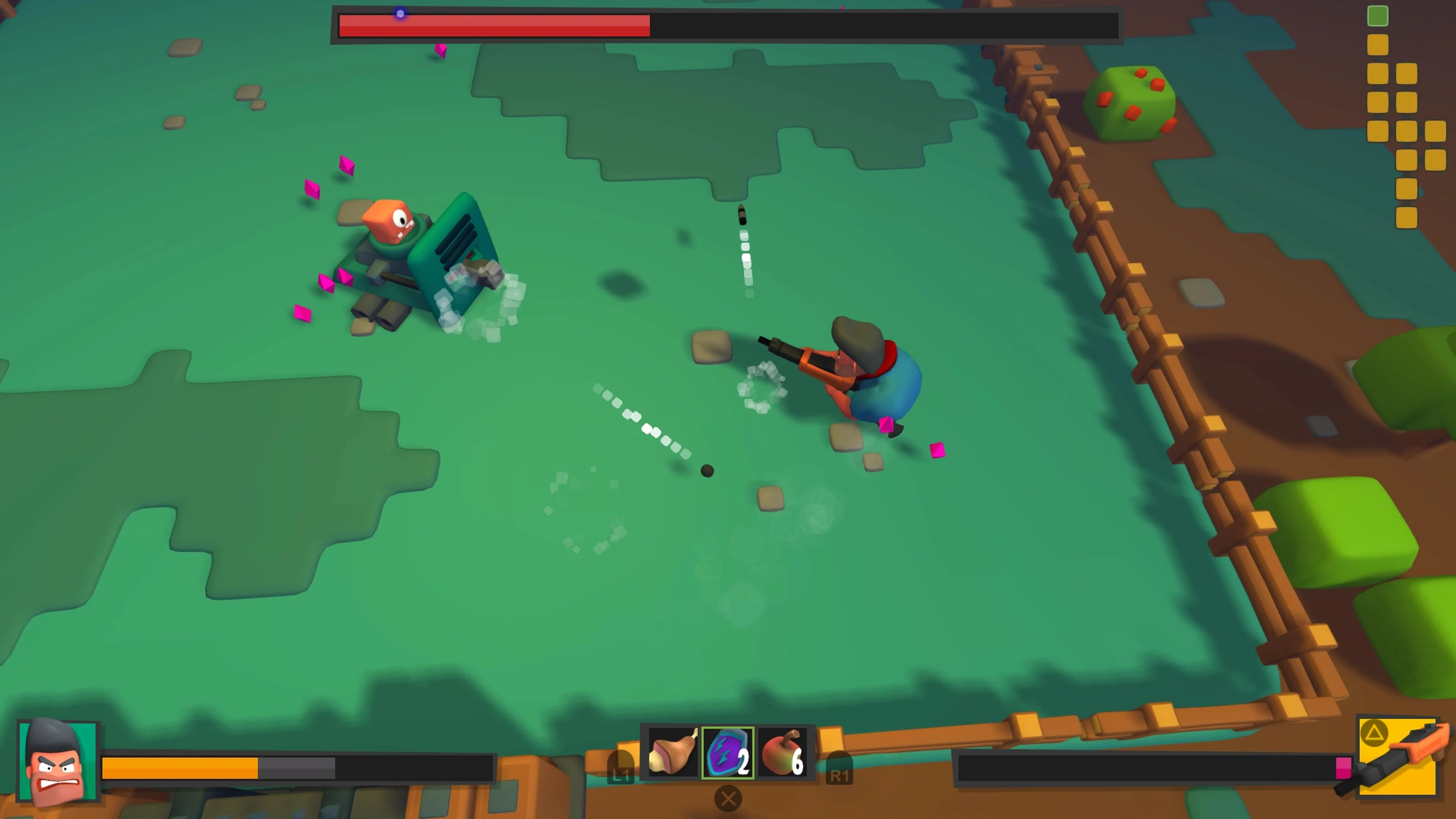Click the topmost yellow node in the map tree
This screenshot has width=1456, height=819.
pyautogui.click(x=1378, y=44)
